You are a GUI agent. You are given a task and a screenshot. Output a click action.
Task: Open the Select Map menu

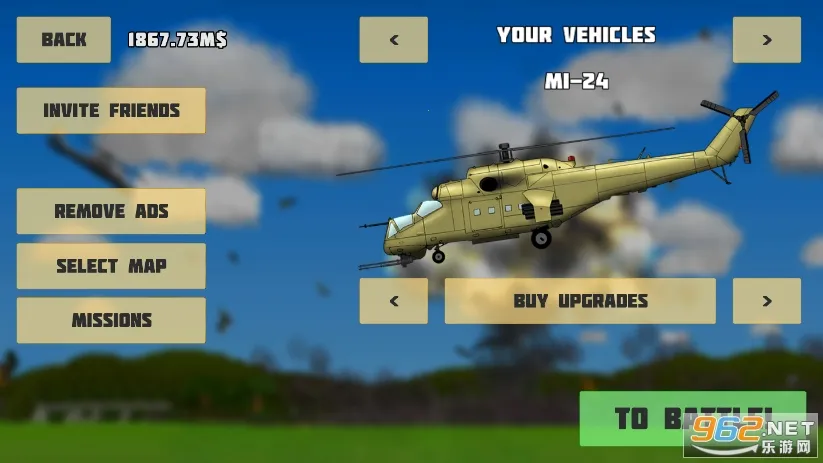111,266
